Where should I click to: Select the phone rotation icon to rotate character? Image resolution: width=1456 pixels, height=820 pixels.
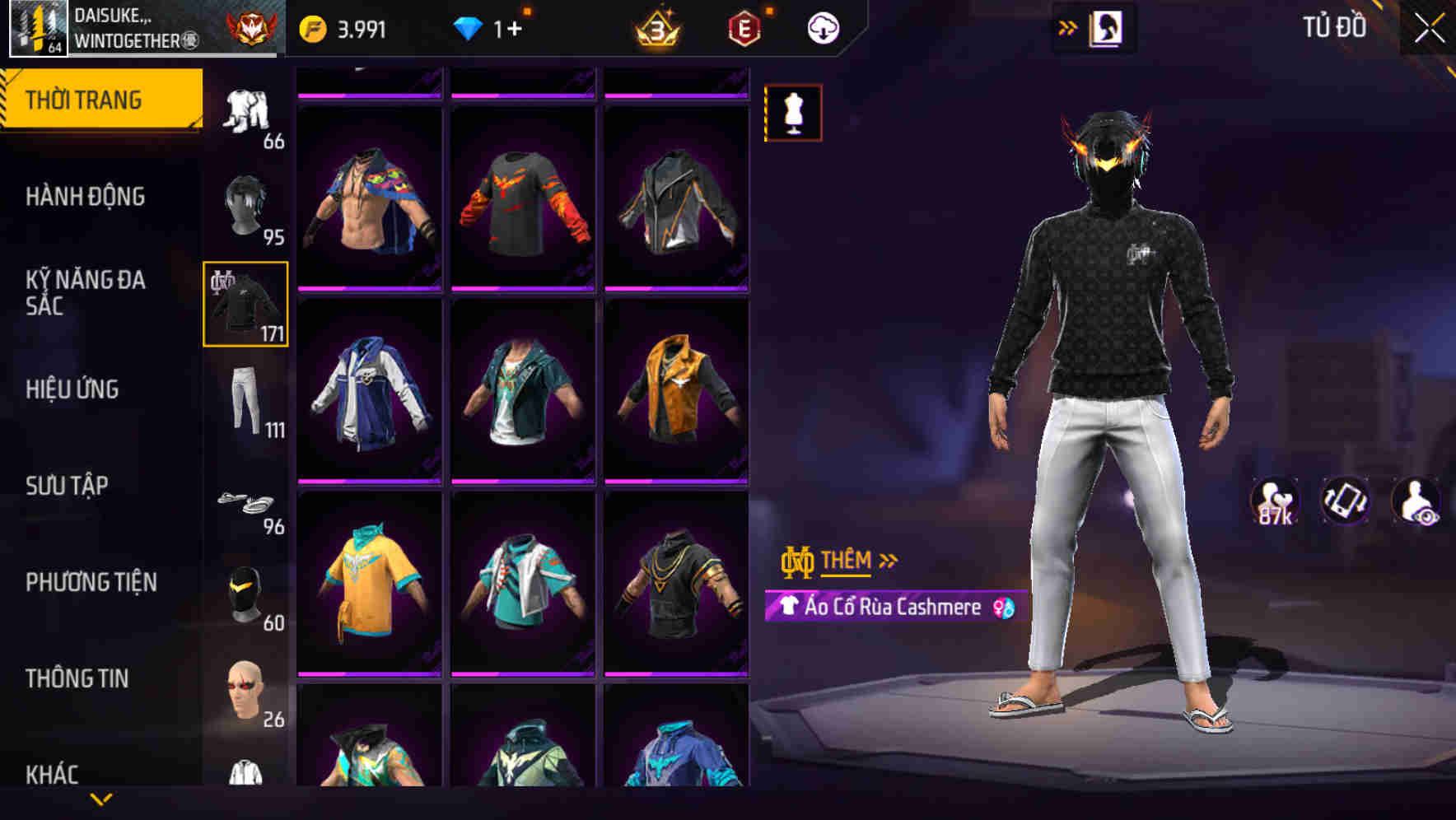coord(1344,501)
